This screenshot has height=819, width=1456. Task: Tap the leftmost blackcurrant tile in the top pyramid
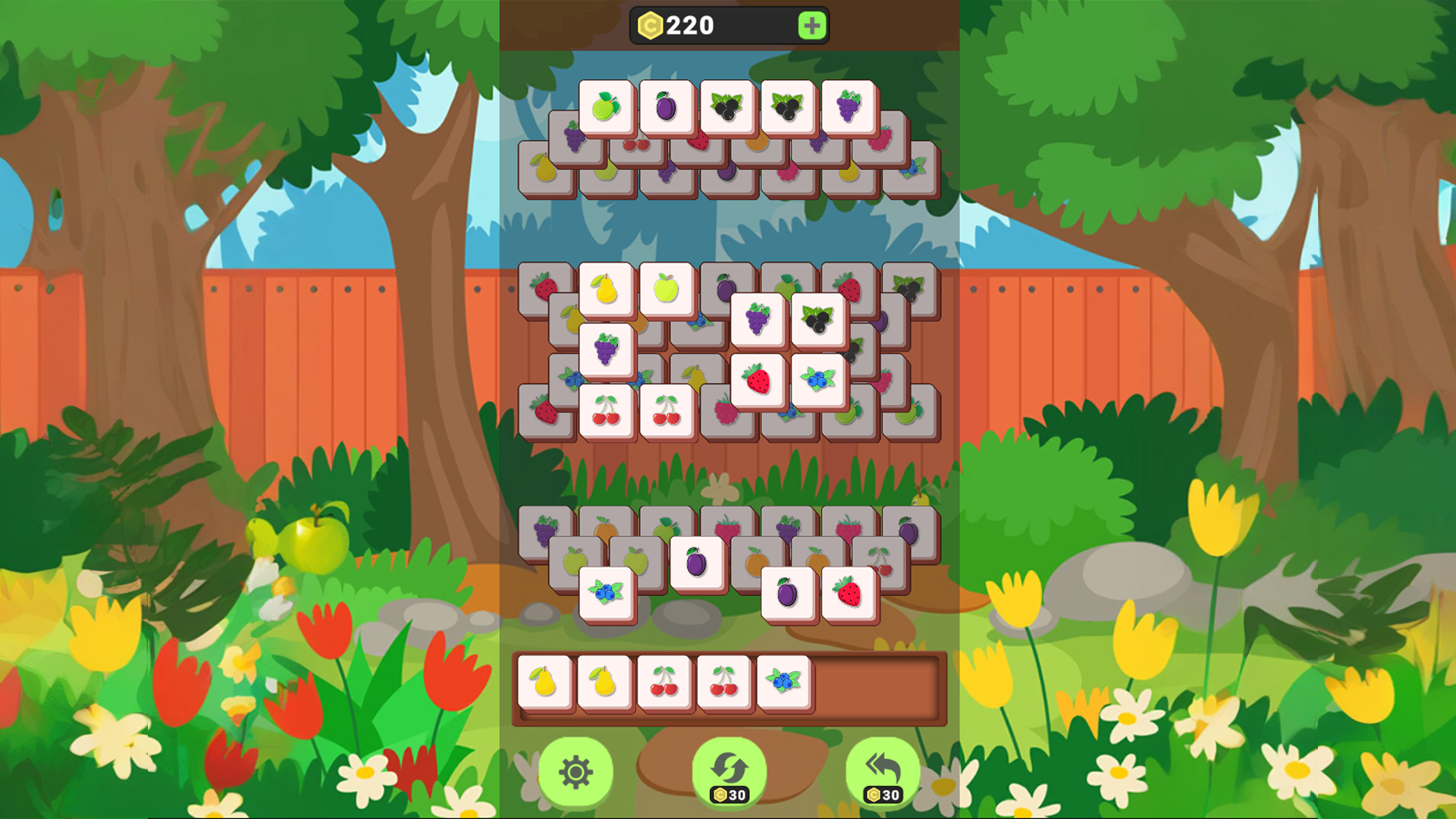click(x=724, y=106)
